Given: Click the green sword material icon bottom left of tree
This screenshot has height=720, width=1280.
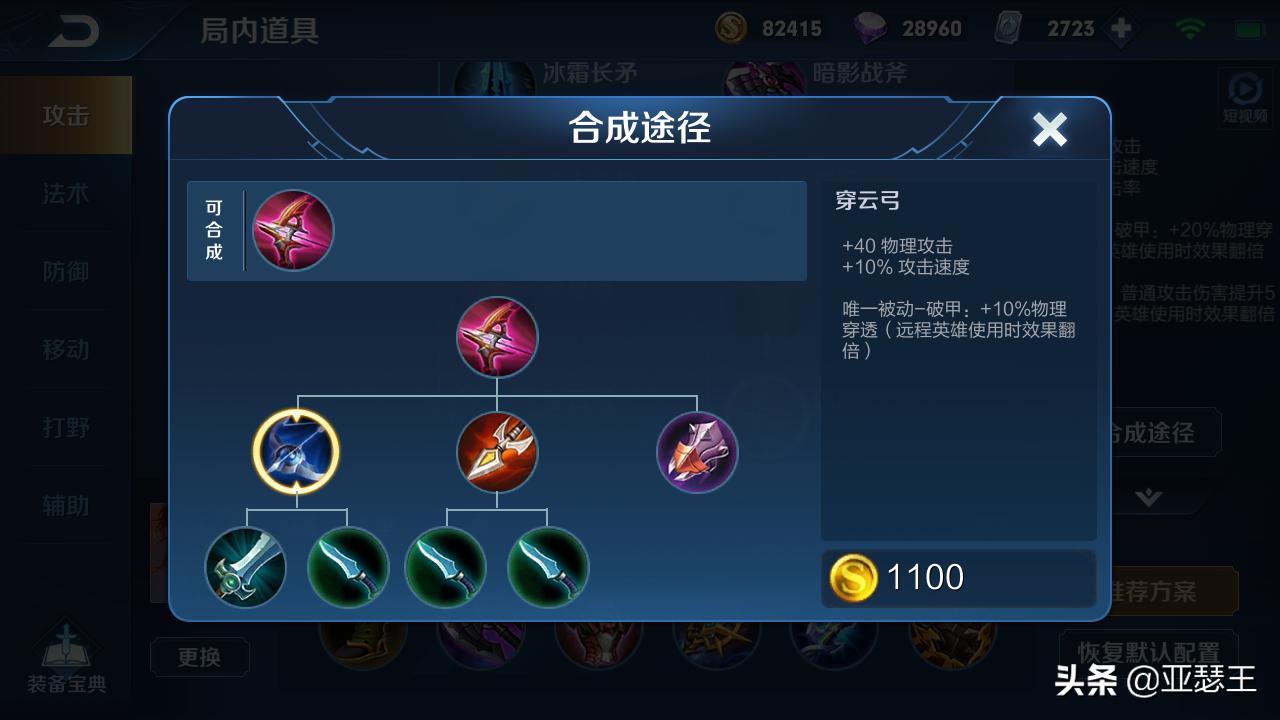Looking at the screenshot, I should click(246, 568).
